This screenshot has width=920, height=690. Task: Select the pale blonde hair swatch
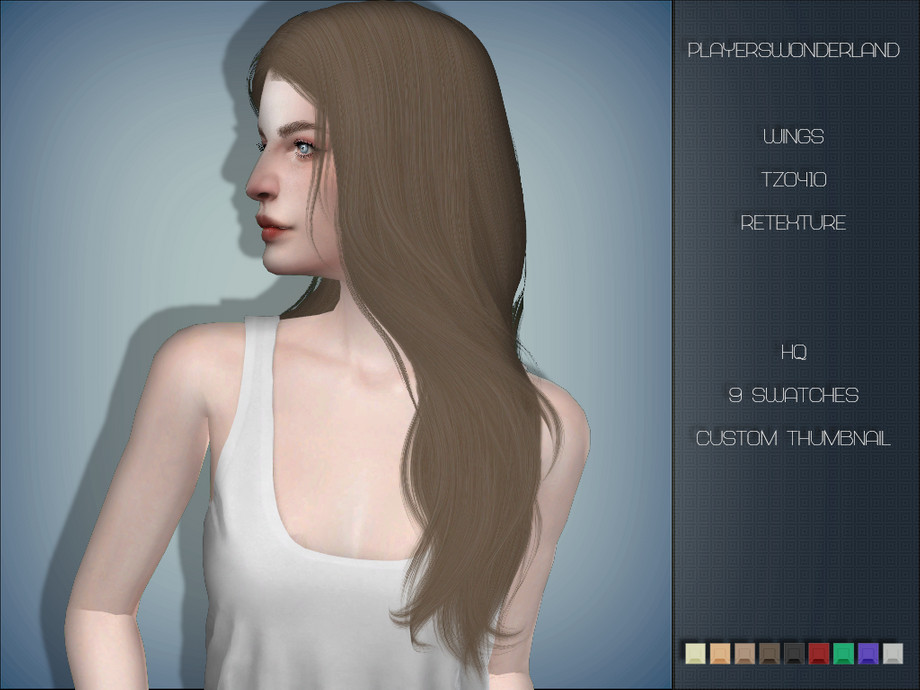point(695,653)
